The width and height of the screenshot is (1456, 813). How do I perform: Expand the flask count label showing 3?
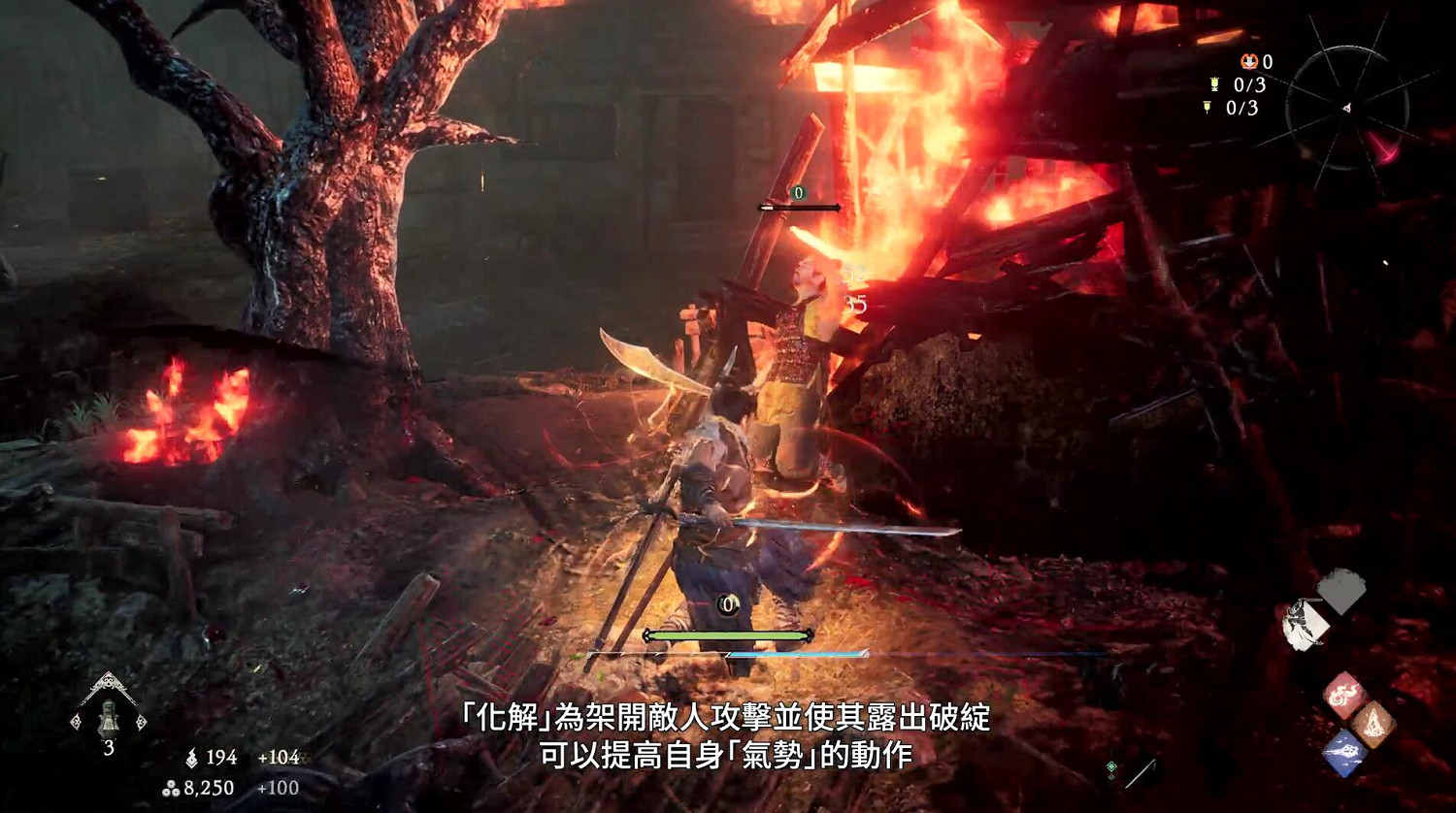(x=109, y=746)
